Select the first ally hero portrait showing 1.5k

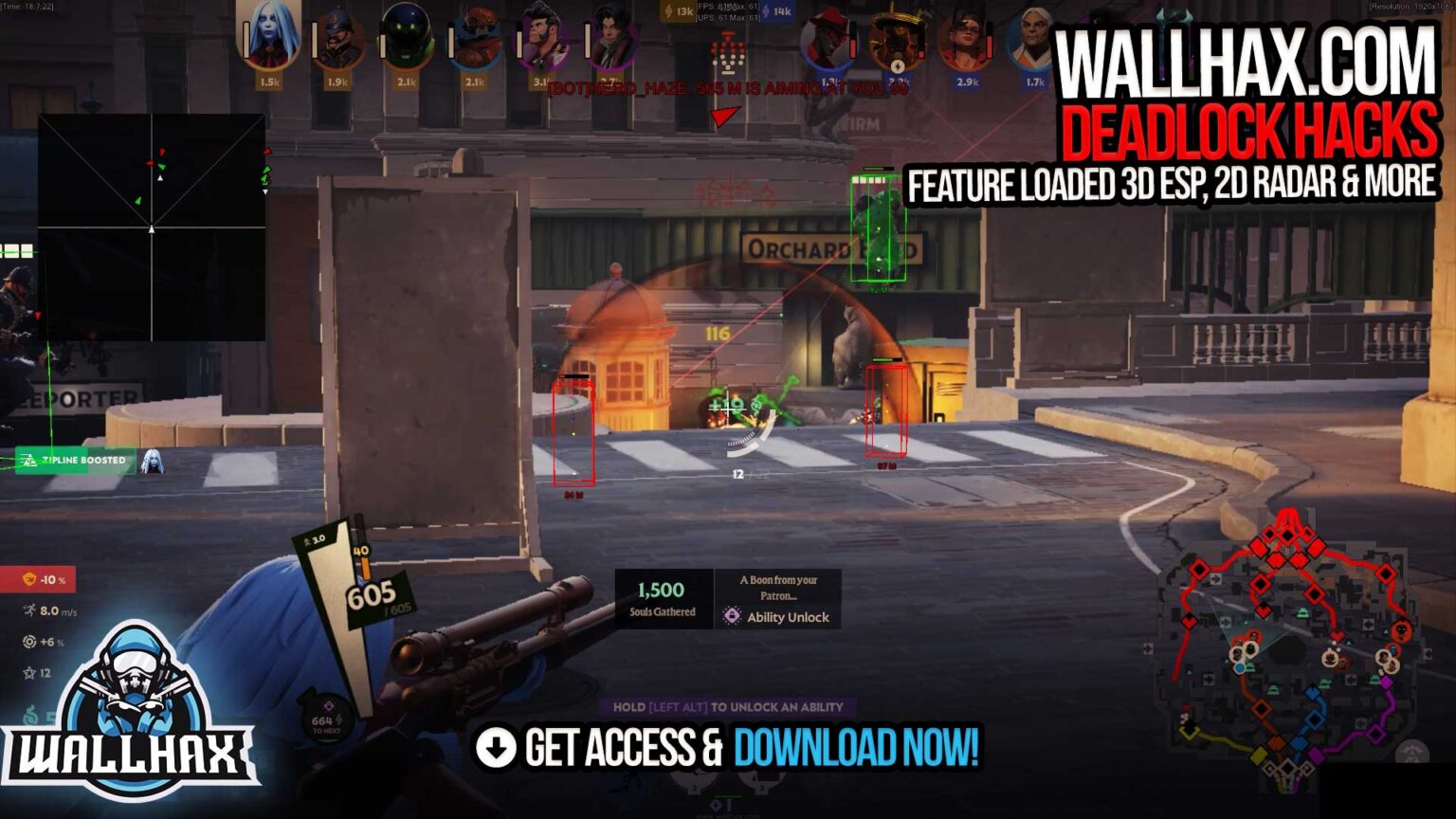click(x=270, y=40)
